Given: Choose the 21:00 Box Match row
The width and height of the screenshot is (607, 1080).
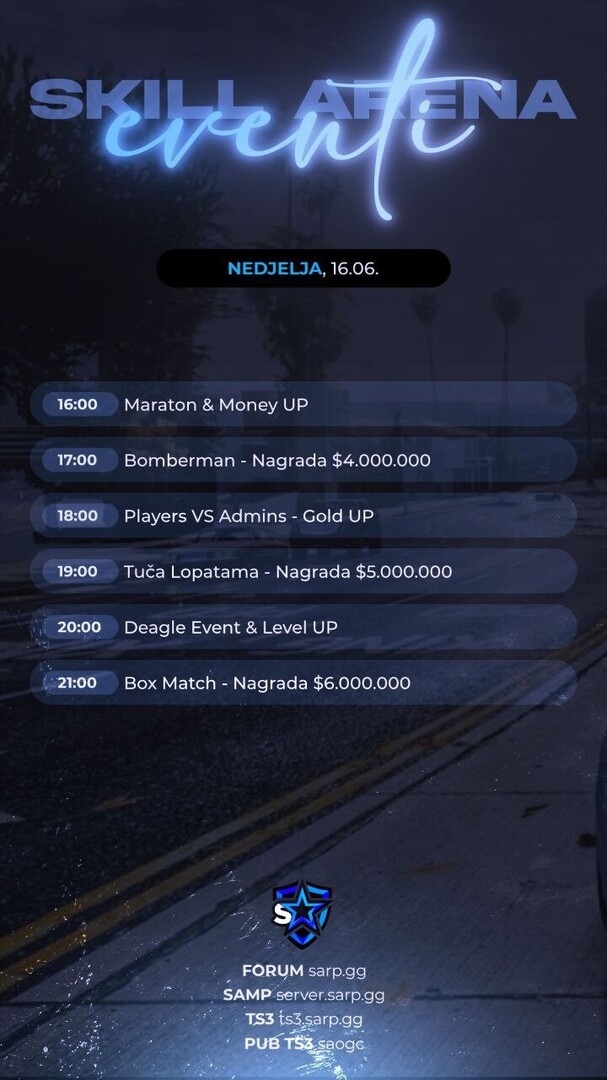Looking at the screenshot, I should (x=303, y=683).
